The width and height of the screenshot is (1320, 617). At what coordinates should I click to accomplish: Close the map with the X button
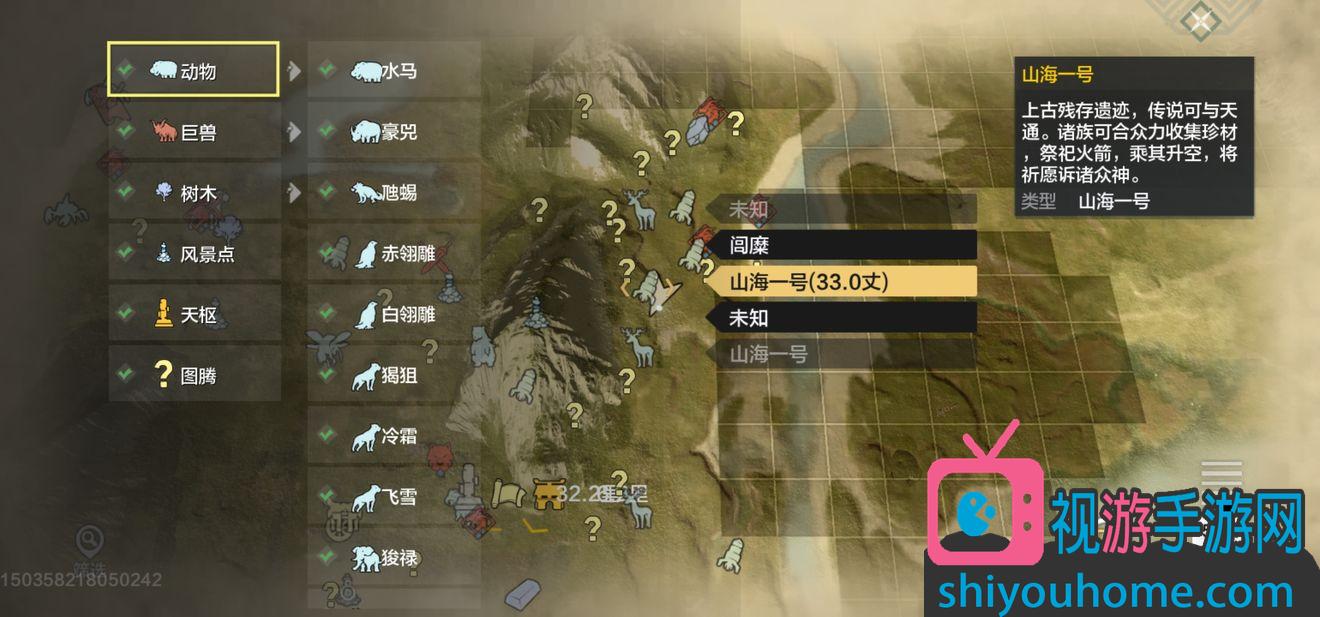(1199, 20)
